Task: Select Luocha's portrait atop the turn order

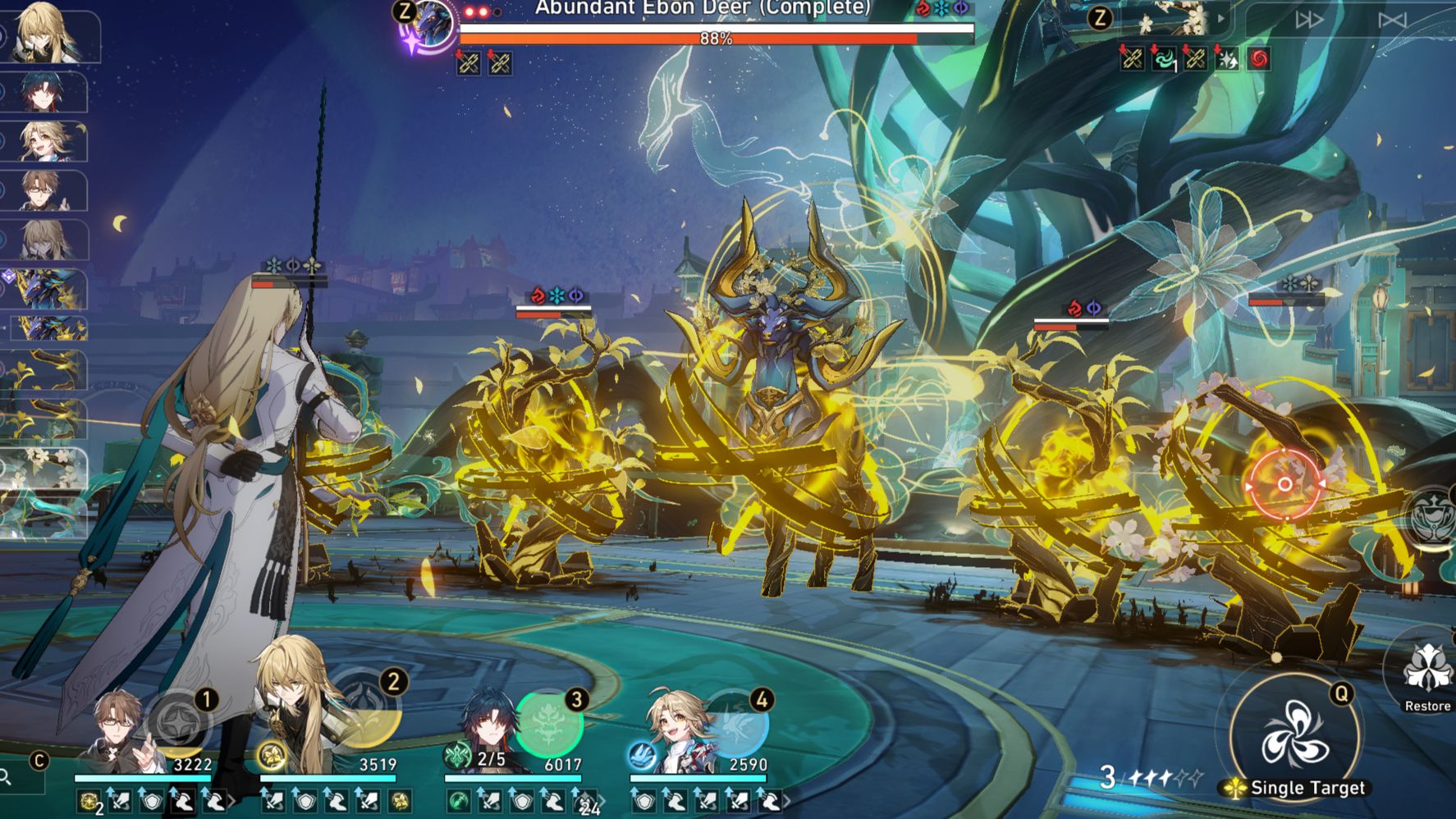Action: coord(51,33)
